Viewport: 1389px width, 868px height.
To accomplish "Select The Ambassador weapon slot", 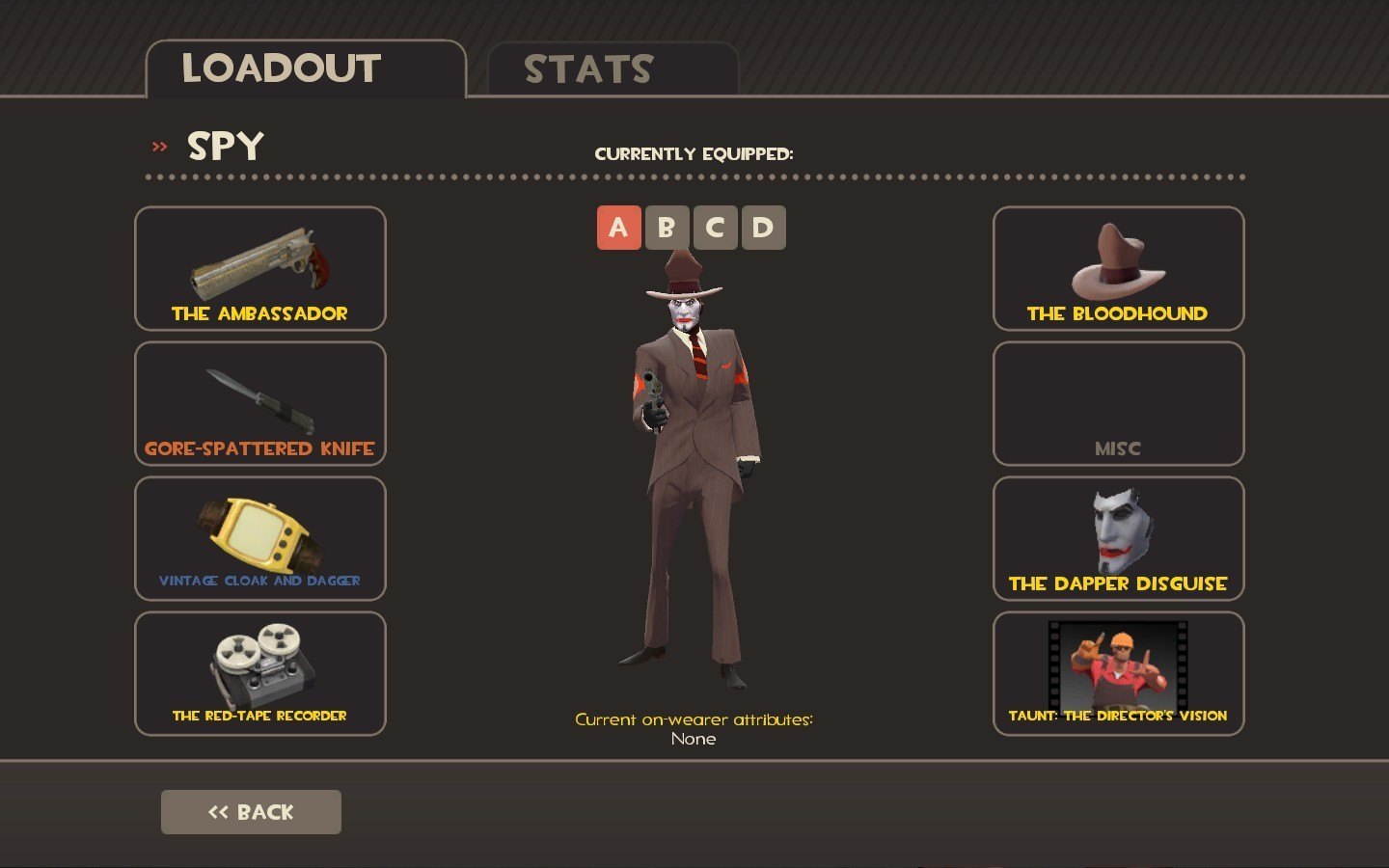I will [x=259, y=269].
